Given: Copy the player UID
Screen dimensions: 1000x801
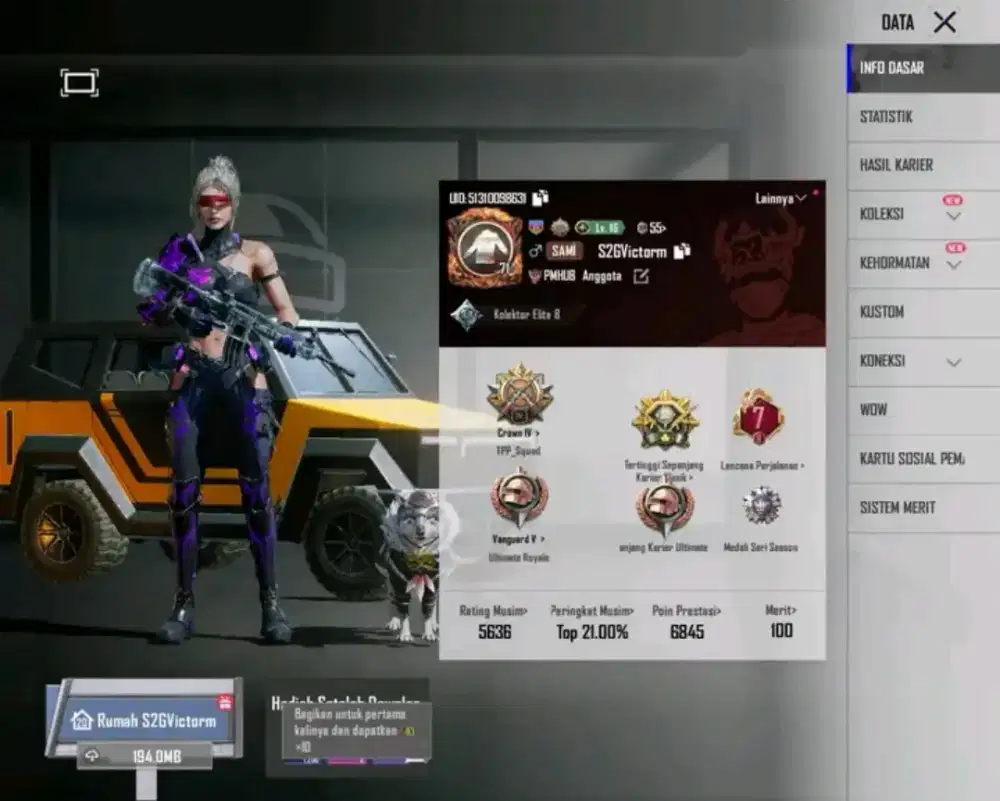Looking at the screenshot, I should coord(541,198).
